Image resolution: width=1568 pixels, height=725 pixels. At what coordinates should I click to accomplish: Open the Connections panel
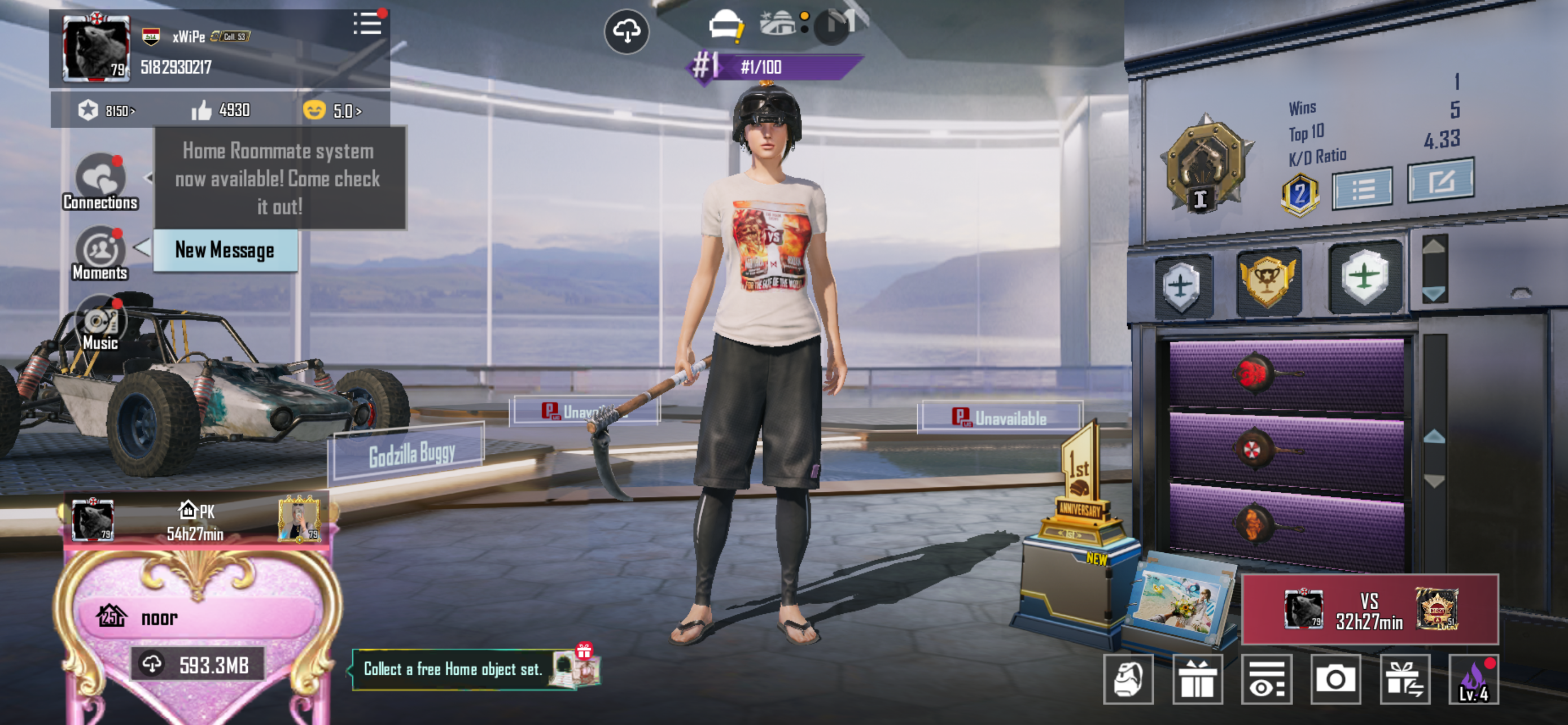click(x=100, y=181)
